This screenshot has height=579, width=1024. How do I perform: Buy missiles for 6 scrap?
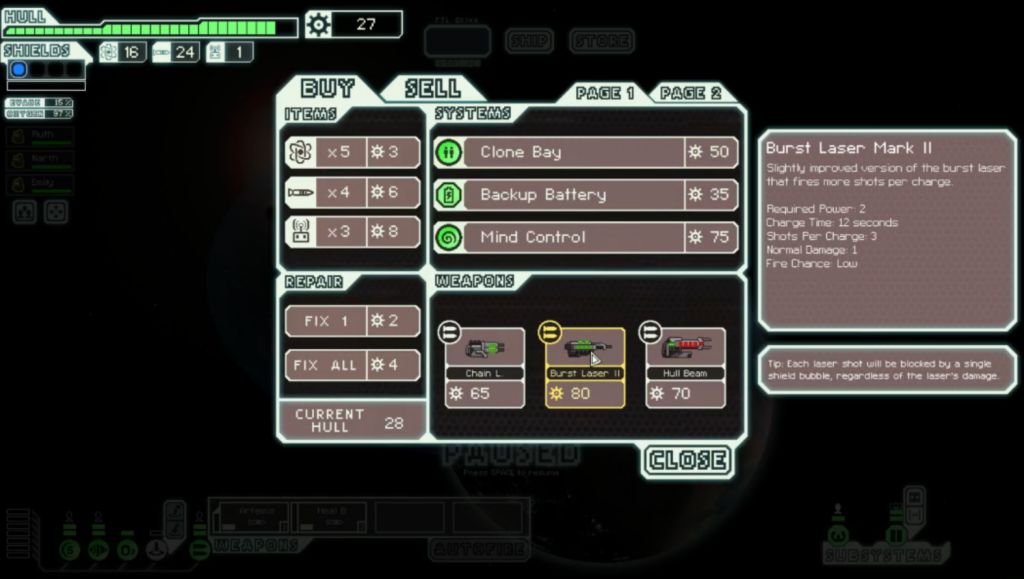pos(352,192)
